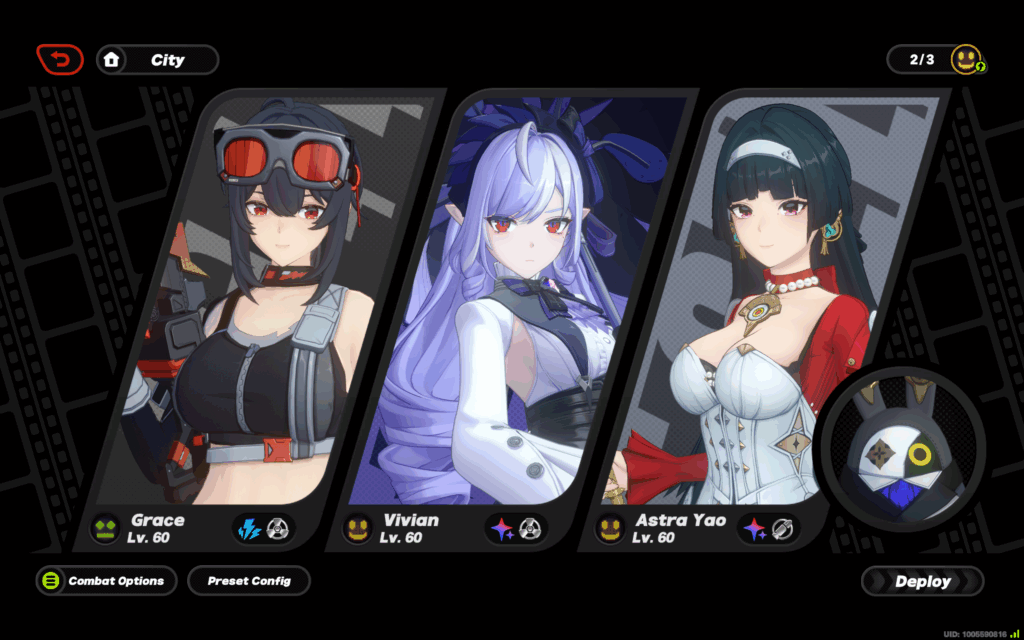This screenshot has height=640, width=1024.
Task: Open the City home button
Action: [x=157, y=60]
